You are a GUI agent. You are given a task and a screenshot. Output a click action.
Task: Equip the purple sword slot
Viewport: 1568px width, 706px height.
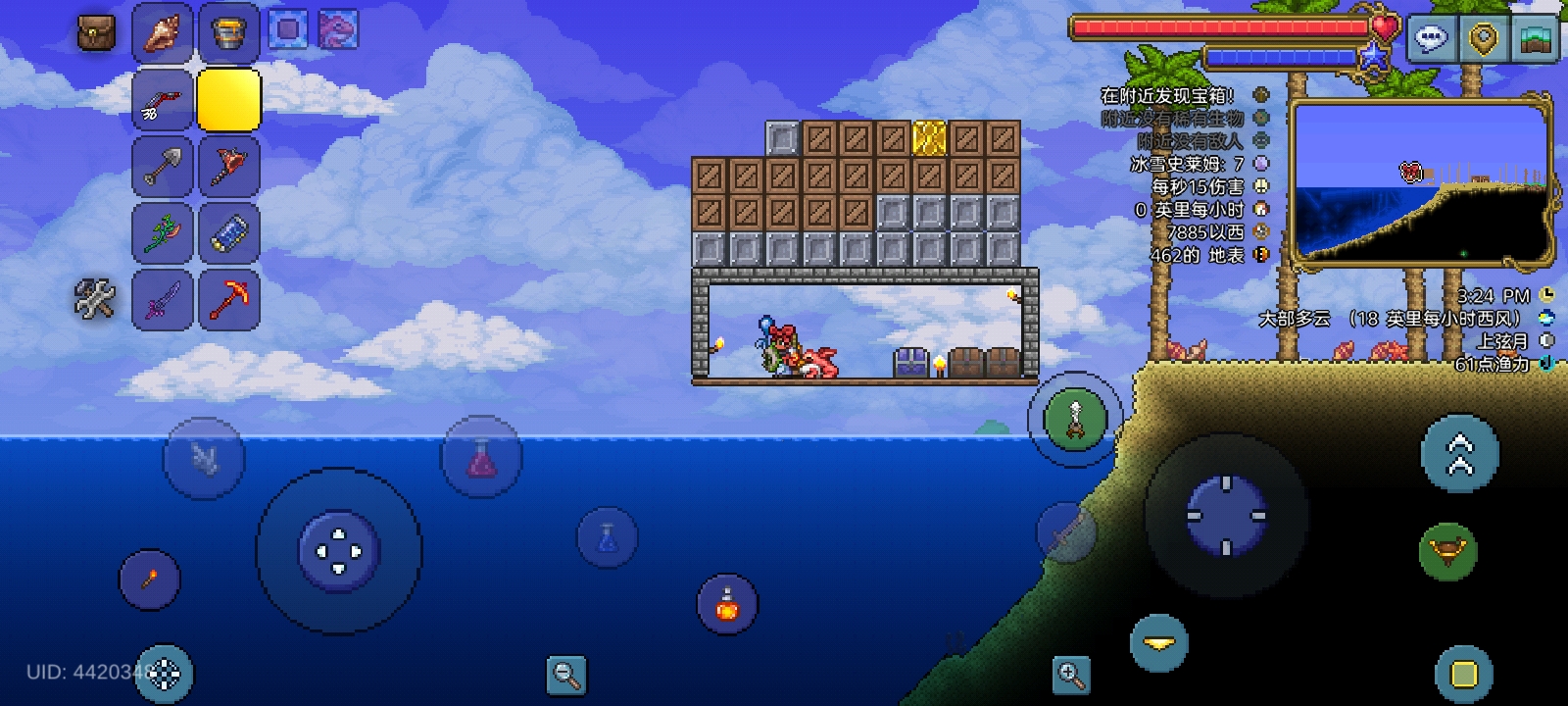pos(163,298)
